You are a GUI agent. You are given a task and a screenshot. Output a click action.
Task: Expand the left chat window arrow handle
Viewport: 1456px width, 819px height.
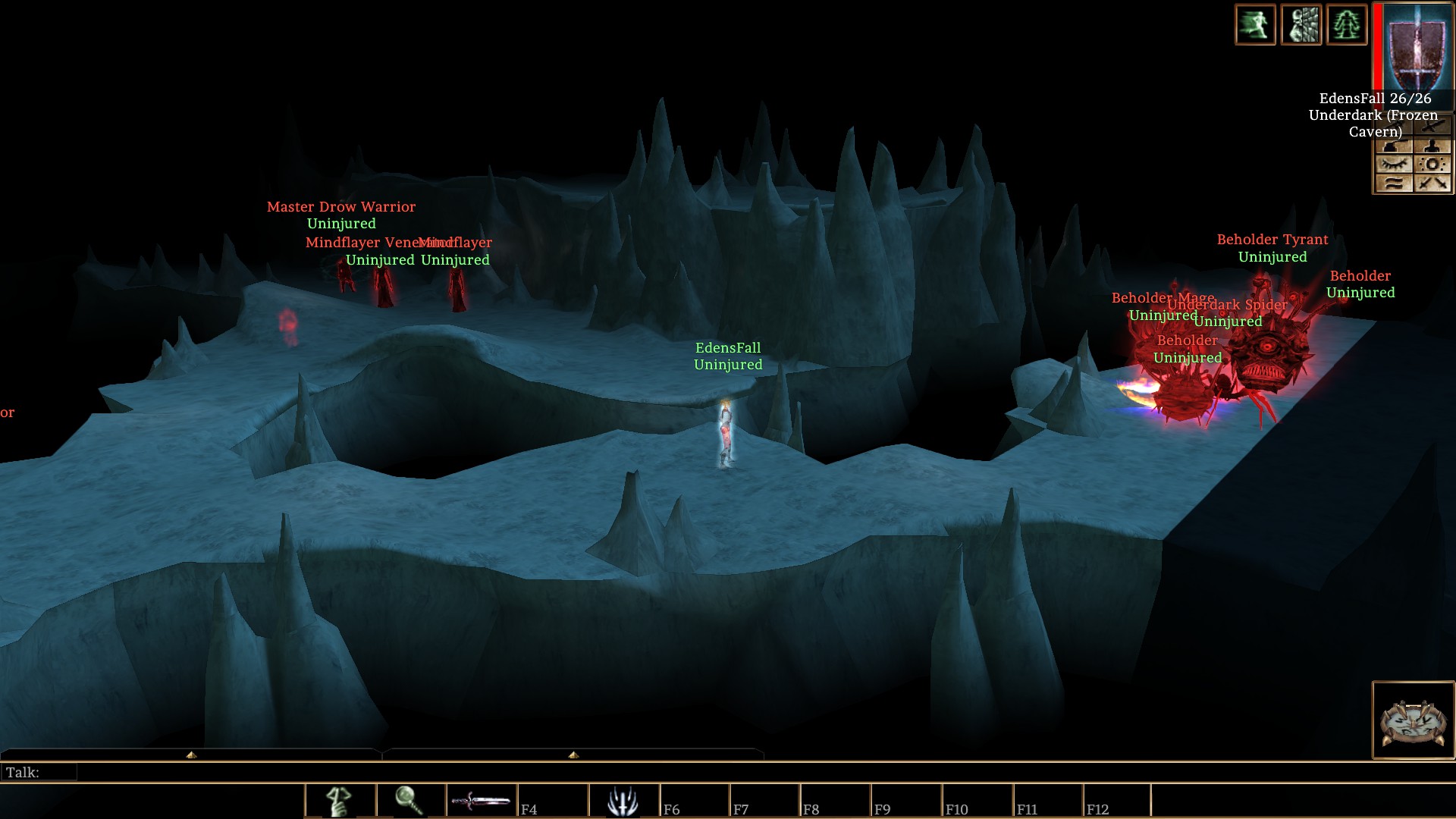click(191, 755)
